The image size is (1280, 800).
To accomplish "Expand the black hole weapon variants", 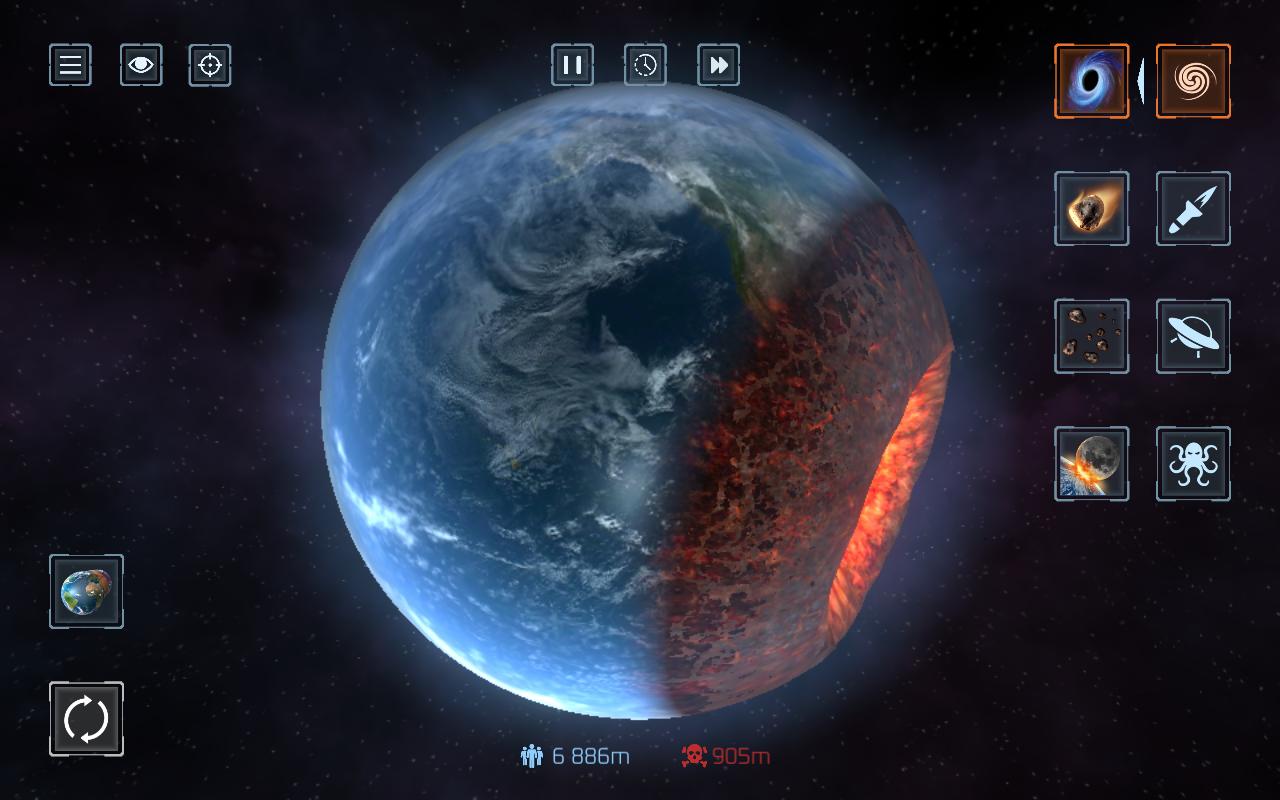I will [1144, 81].
